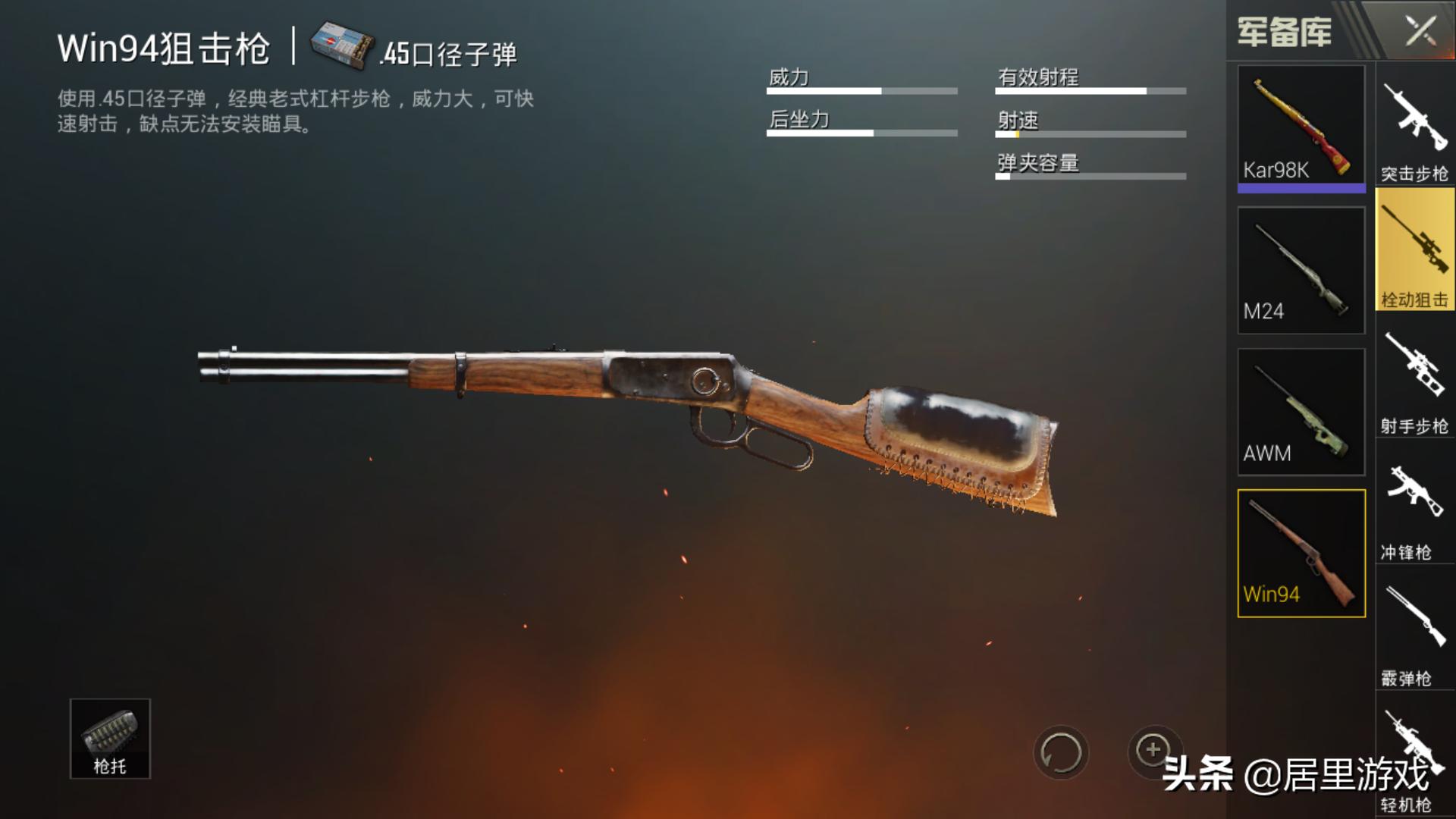Click the rotate weapon view button

(1061, 753)
